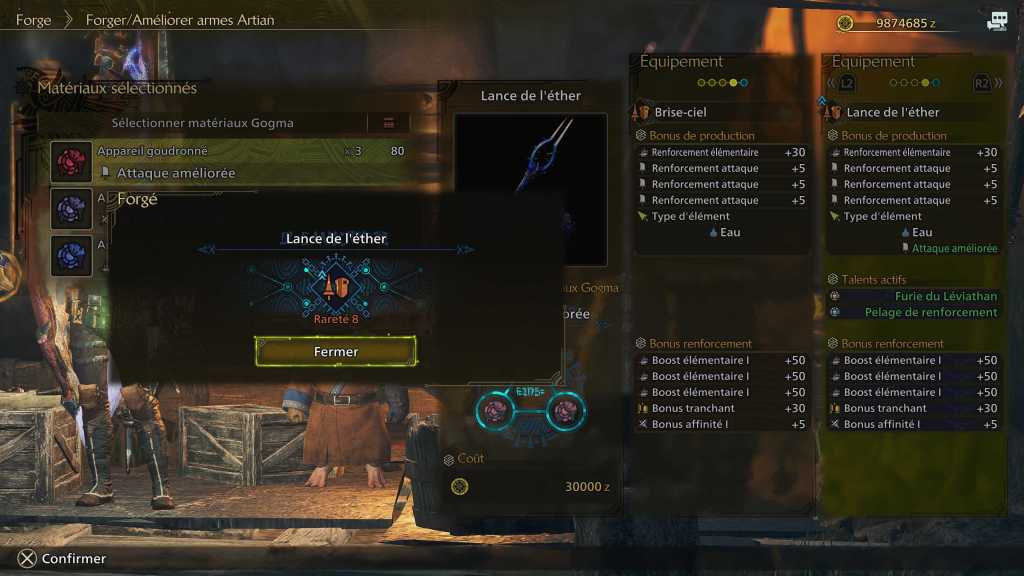Image resolution: width=1024 pixels, height=576 pixels.
Task: View the Lance de l'éther weapon preview
Action: pyautogui.click(x=531, y=188)
